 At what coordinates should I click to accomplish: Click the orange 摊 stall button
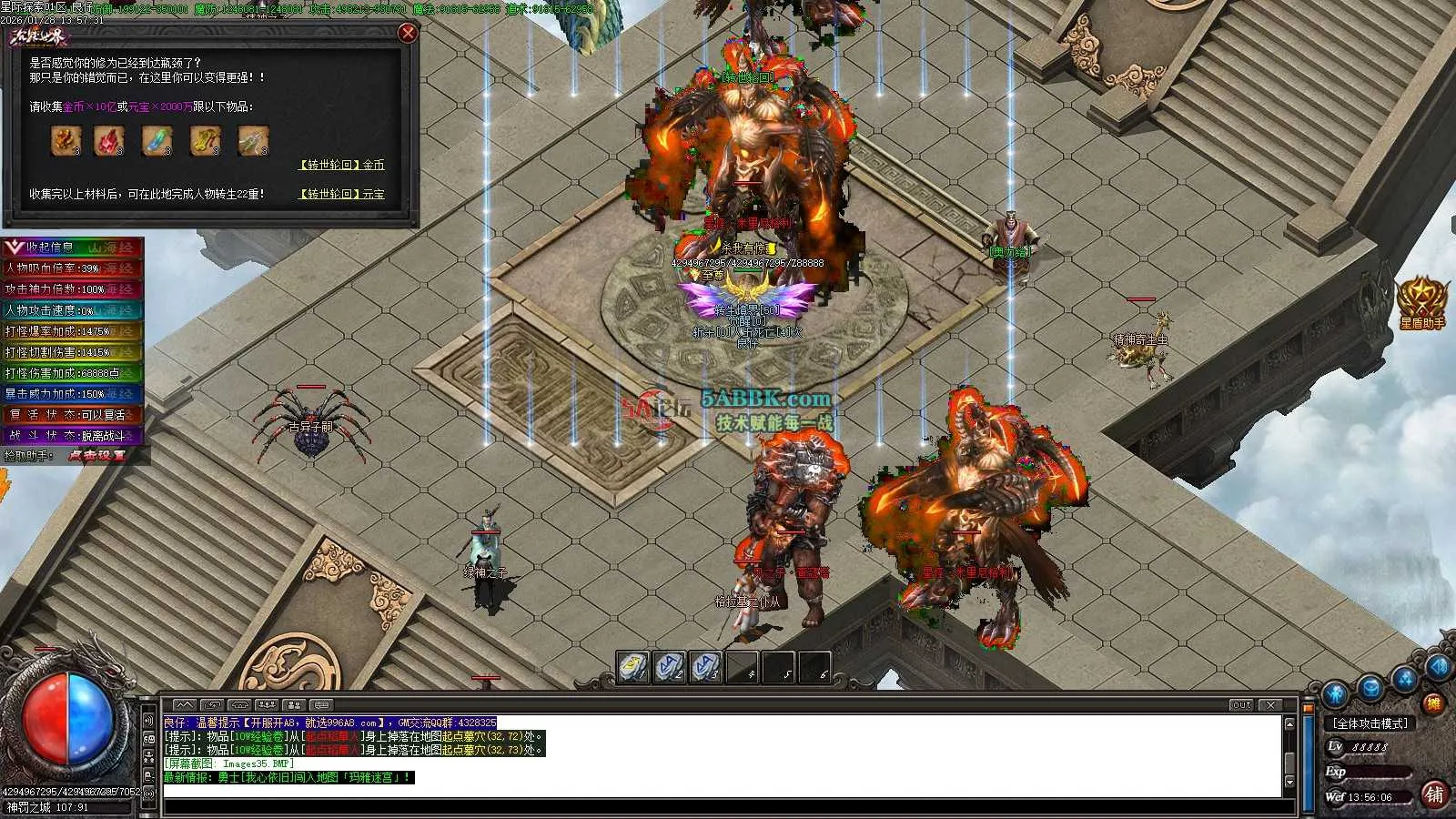click(1433, 703)
